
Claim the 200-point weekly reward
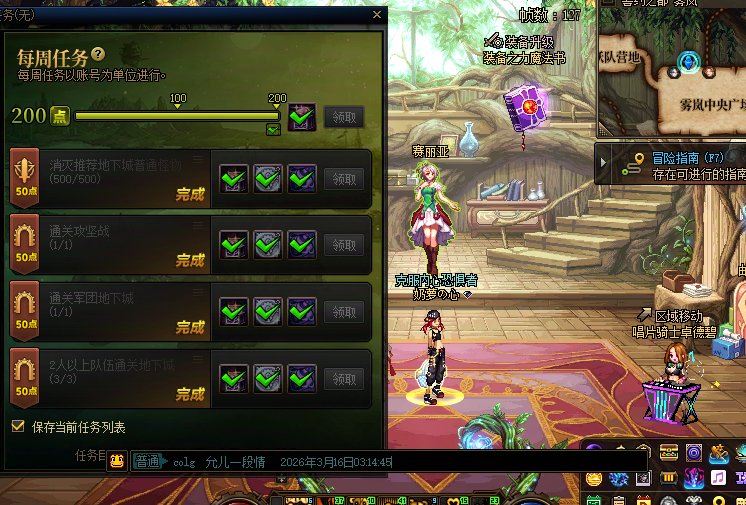344,117
